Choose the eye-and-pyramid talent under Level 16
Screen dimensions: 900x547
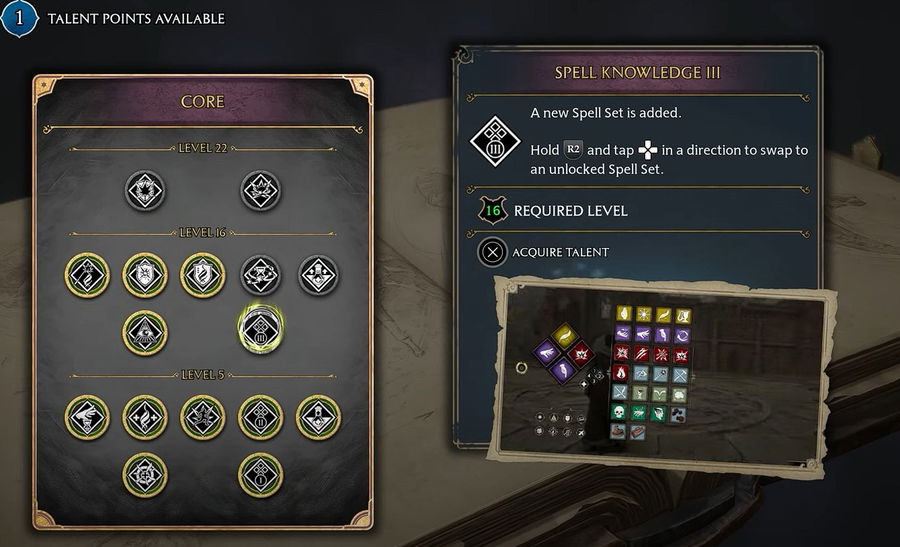[144, 330]
